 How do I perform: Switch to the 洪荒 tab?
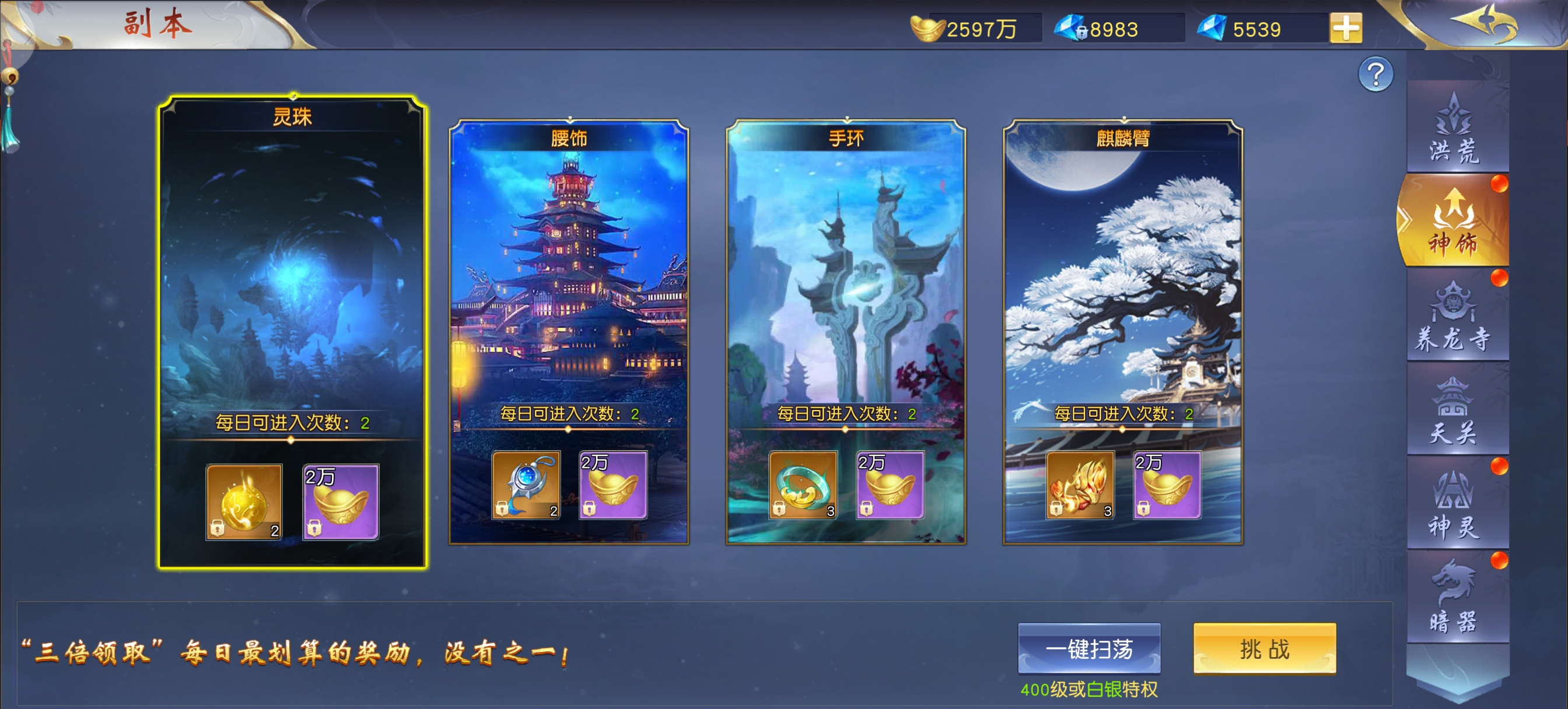(x=1454, y=129)
